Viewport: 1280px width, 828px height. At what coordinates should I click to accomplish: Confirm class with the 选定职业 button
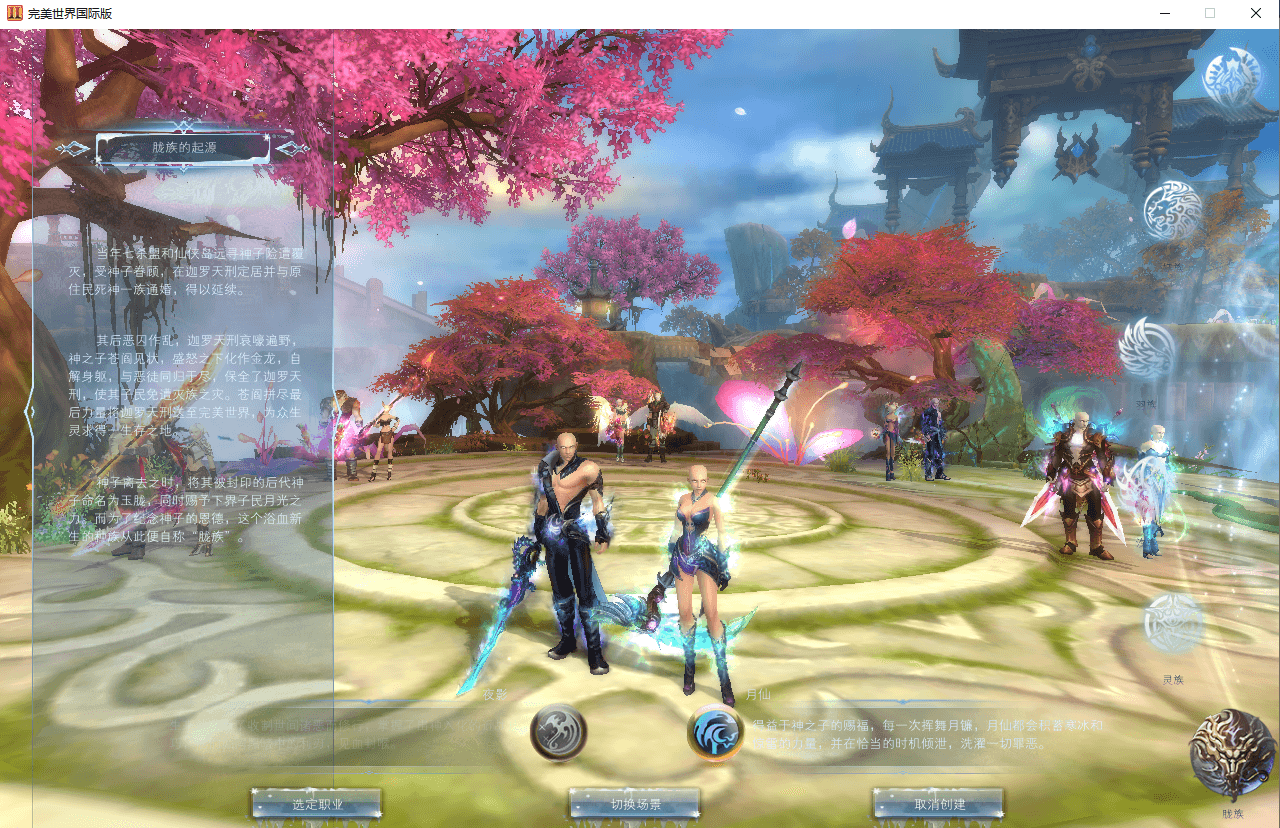[317, 804]
